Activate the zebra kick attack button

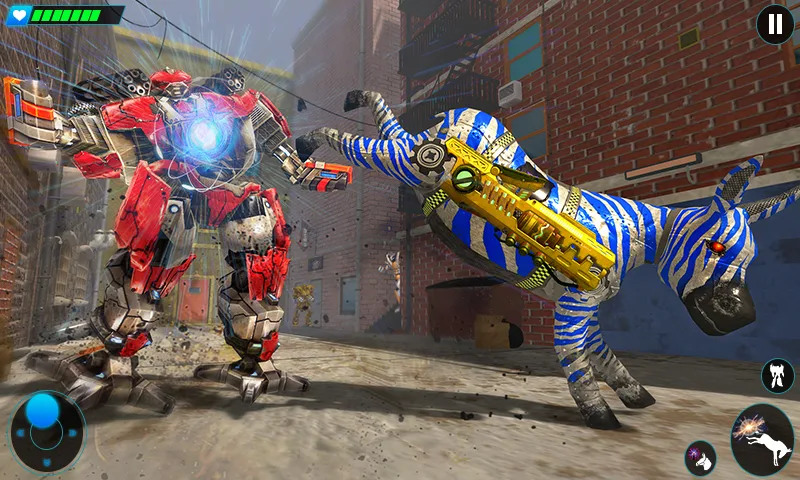(762, 440)
